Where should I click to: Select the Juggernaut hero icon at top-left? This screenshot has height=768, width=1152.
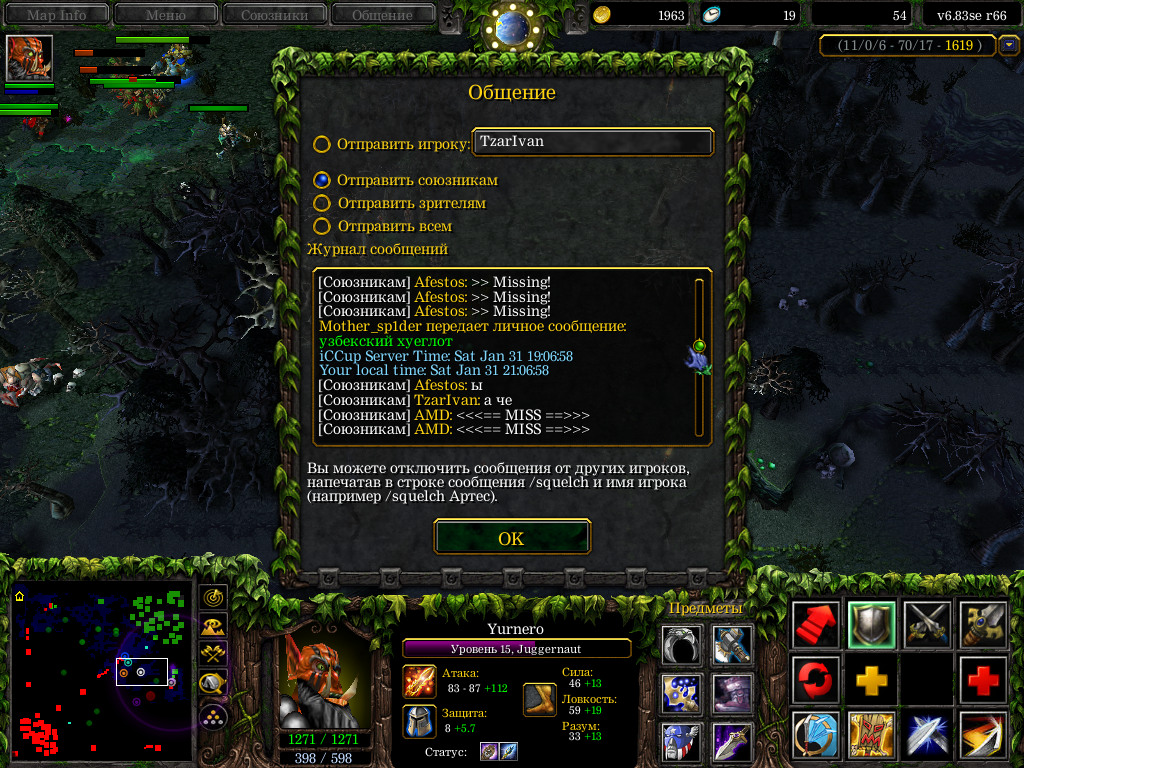pos(29,58)
